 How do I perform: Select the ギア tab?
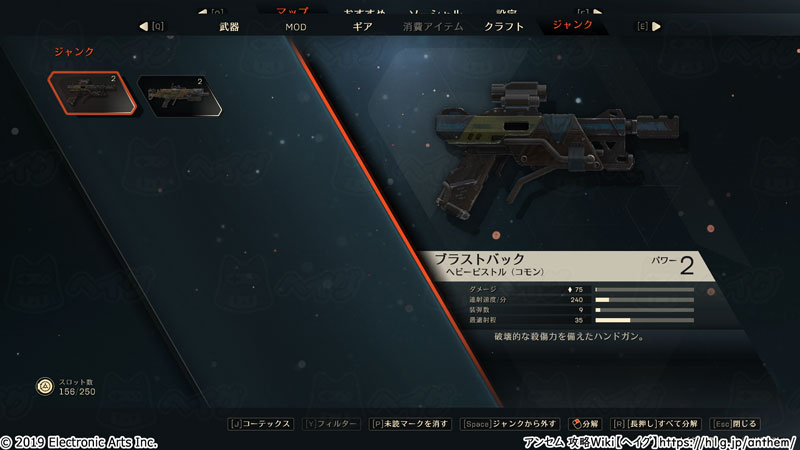click(363, 26)
